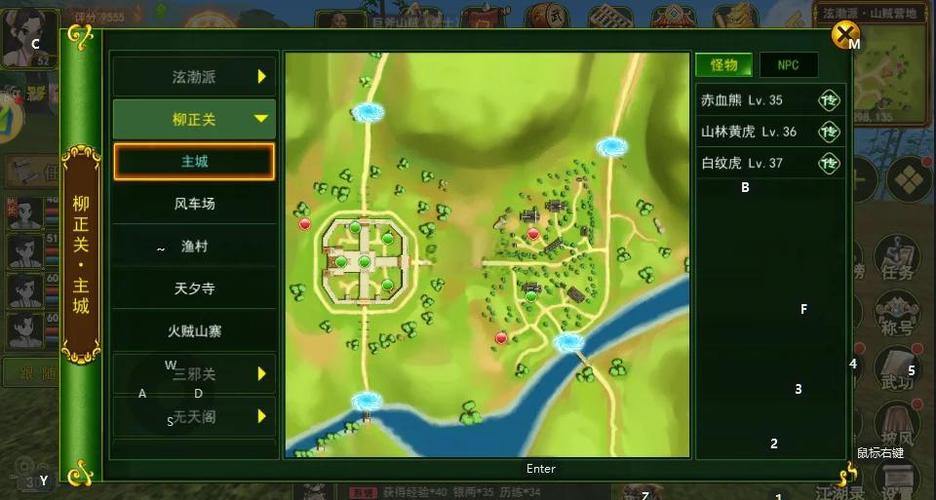Select the 主城 area entry
936x500 pixels.
coord(193,161)
